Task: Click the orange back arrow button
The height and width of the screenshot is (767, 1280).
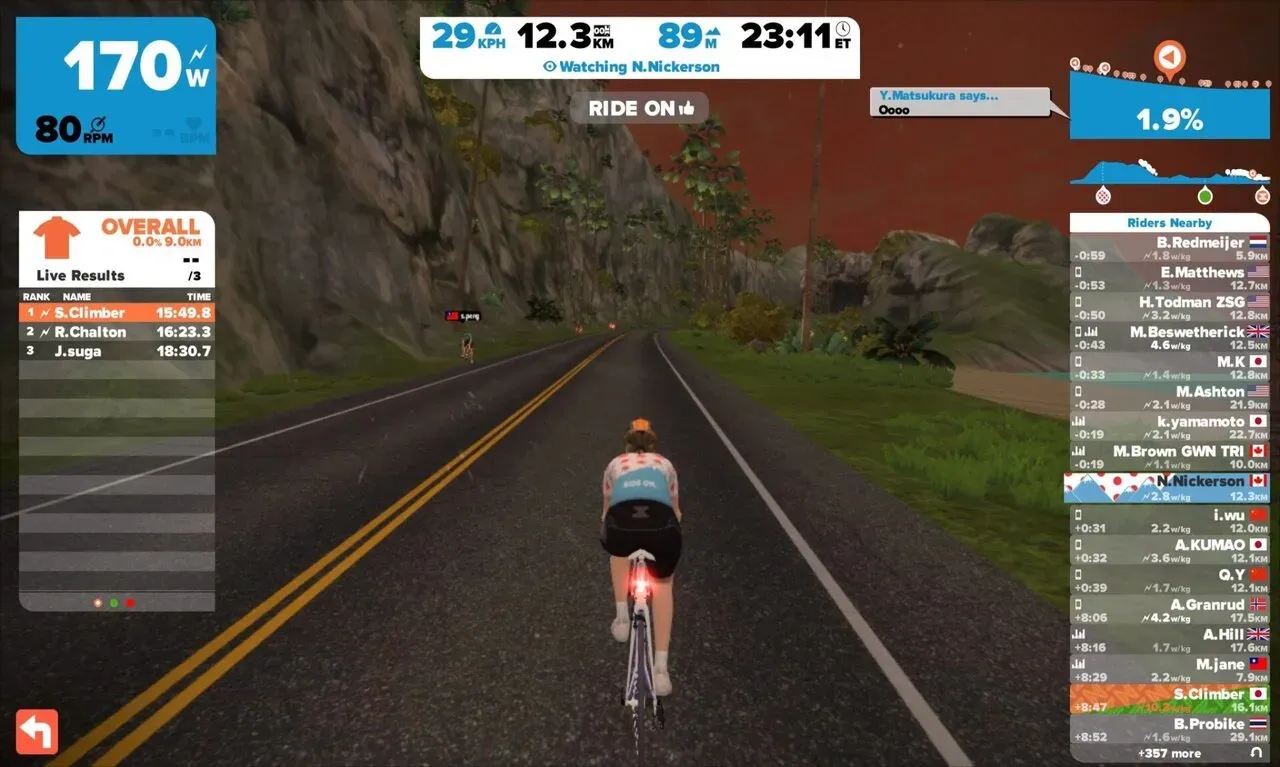Action: (x=37, y=731)
